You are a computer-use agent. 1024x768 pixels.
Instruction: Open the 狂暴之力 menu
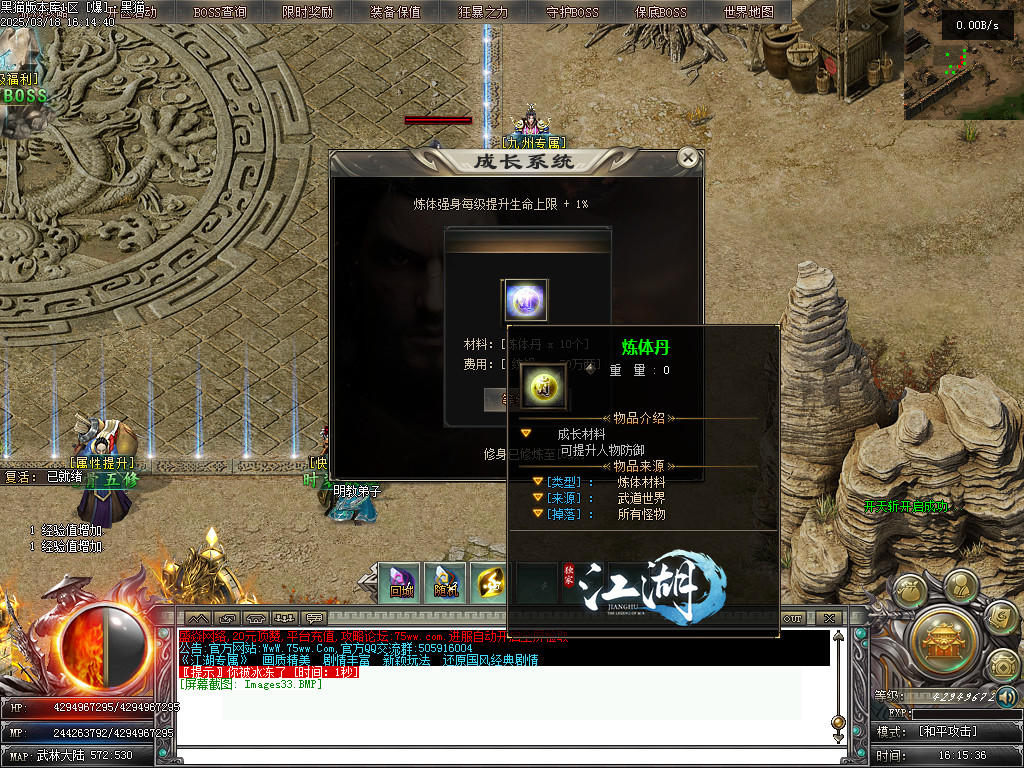483,12
